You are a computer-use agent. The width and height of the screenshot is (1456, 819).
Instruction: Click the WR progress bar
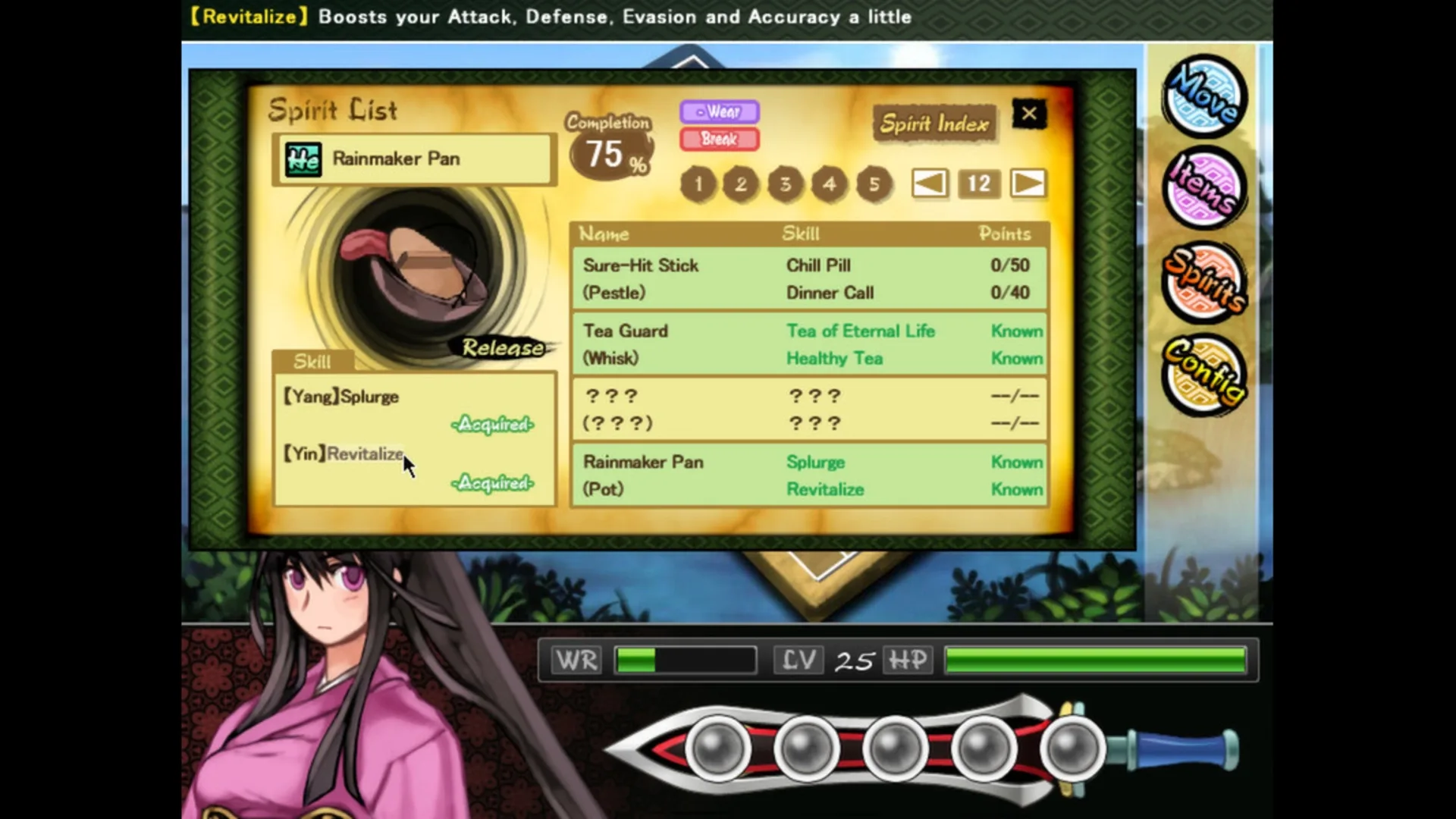[685, 660]
